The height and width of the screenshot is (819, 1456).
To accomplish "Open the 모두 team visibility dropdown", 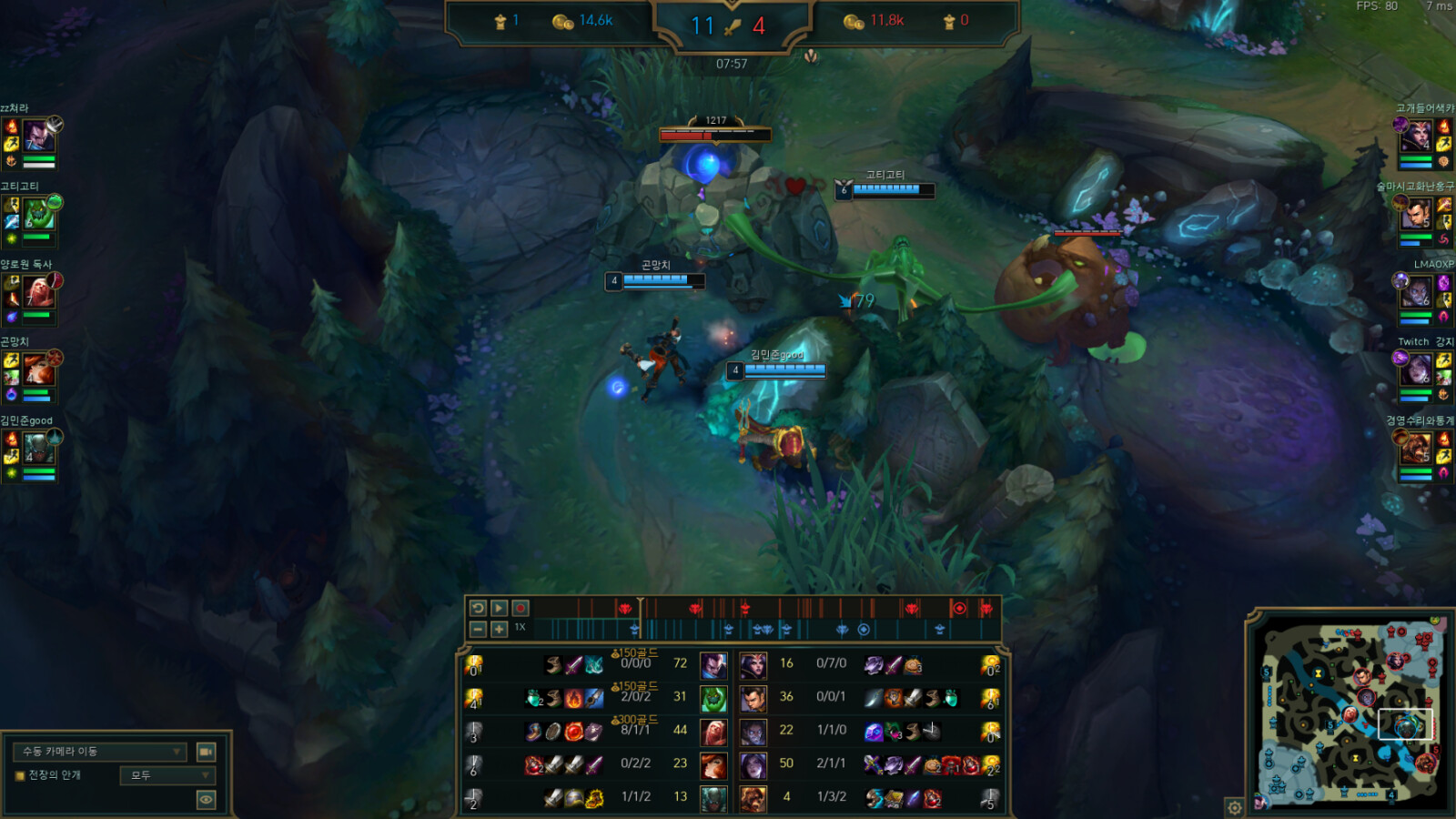I will [168, 775].
